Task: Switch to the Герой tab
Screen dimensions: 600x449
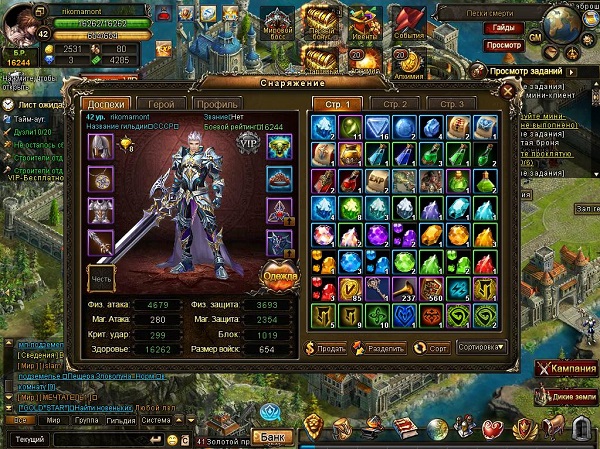Action: pos(163,104)
